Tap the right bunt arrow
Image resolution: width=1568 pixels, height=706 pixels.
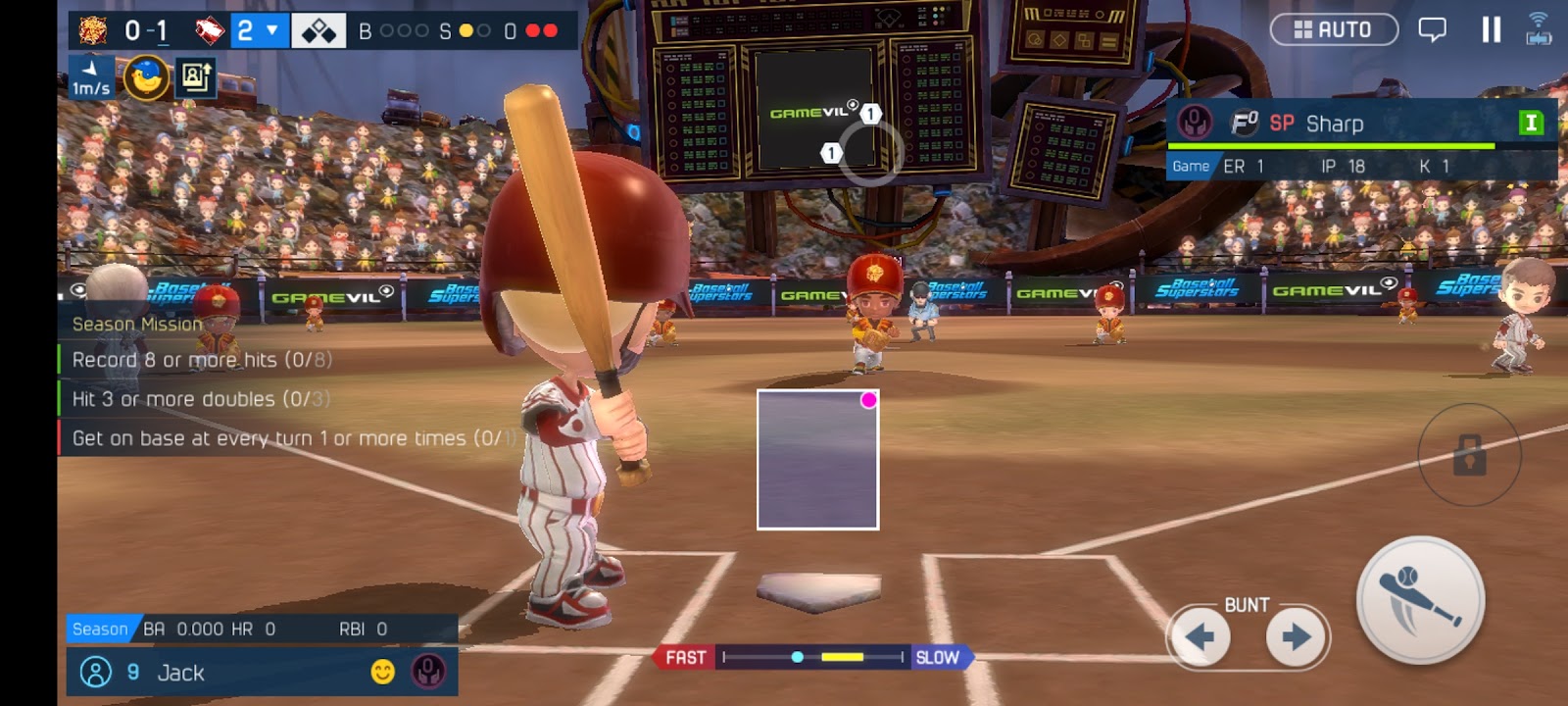pyautogui.click(x=1297, y=637)
